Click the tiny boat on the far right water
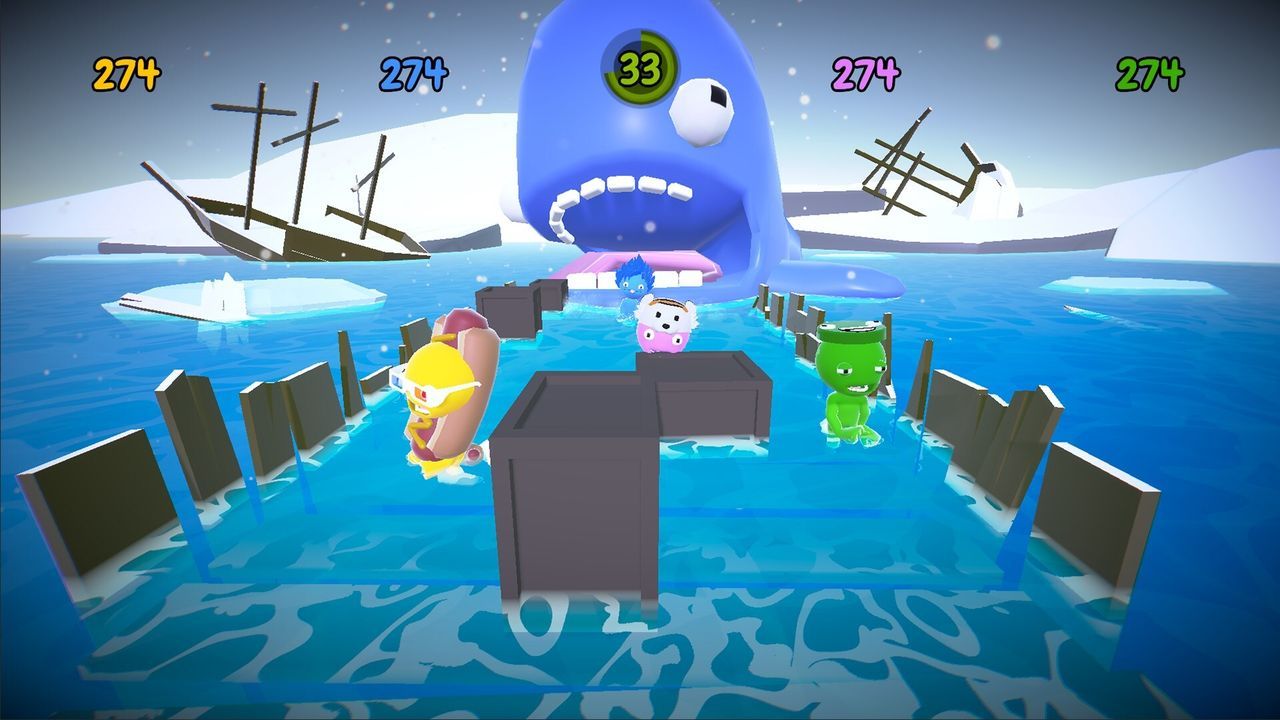Screen dimensions: 1280x720 [1083, 311]
